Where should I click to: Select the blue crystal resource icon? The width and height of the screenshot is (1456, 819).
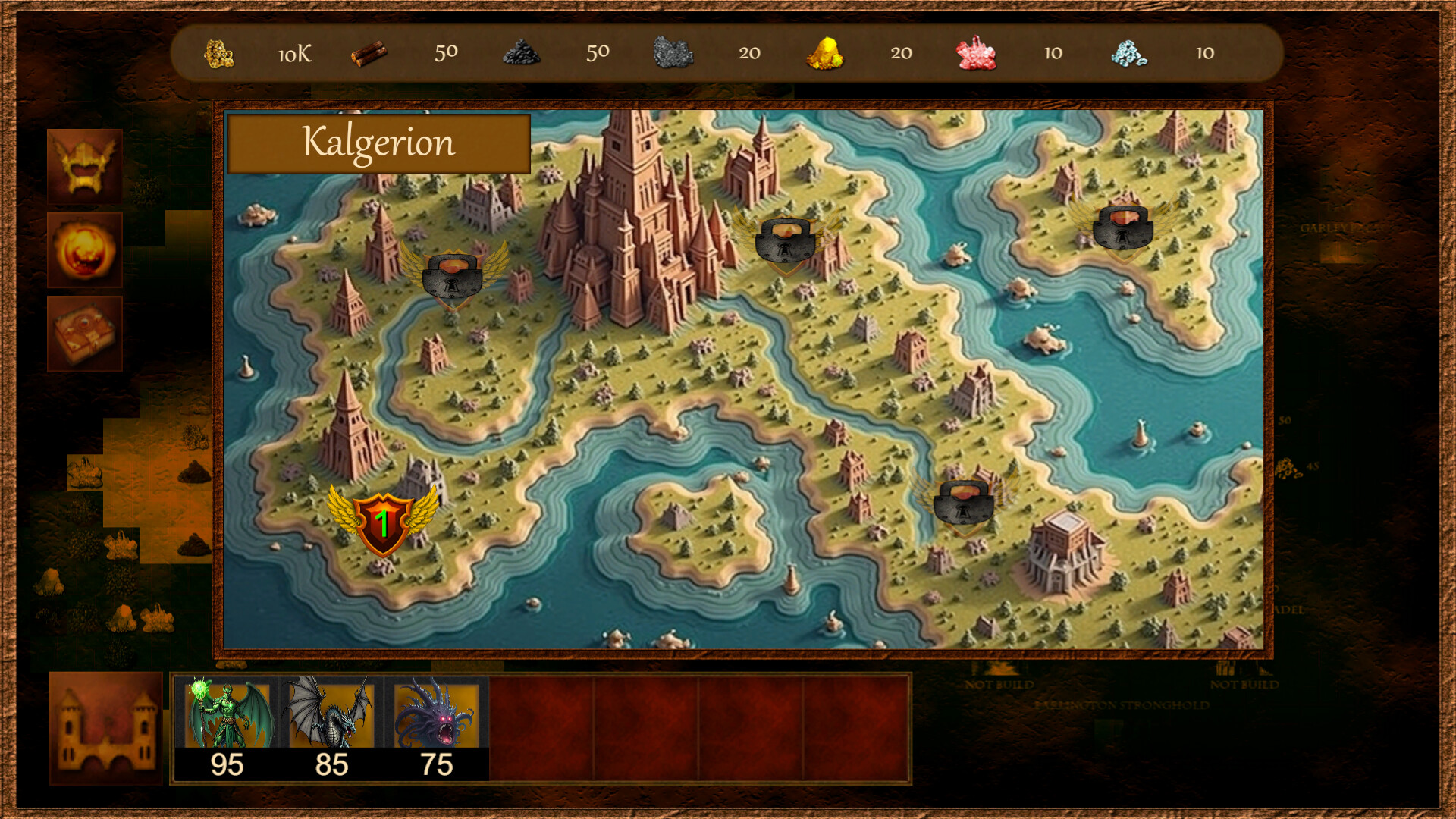pos(1128,55)
